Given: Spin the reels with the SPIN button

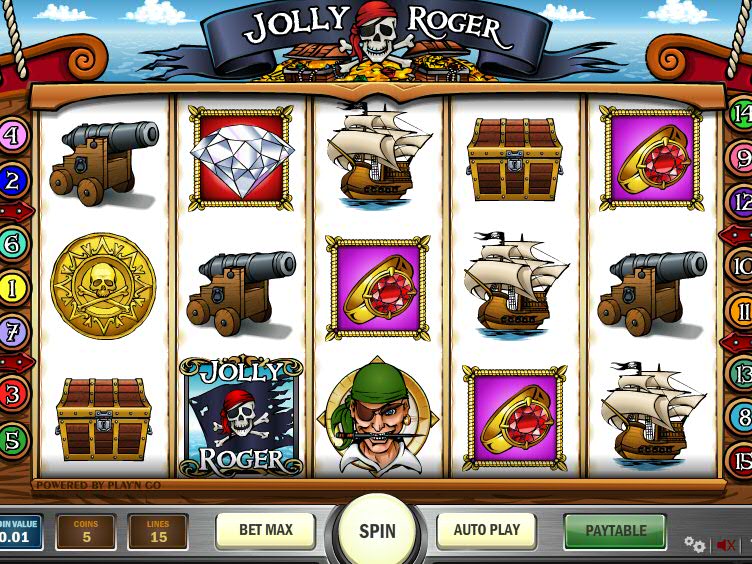Looking at the screenshot, I should (x=377, y=531).
